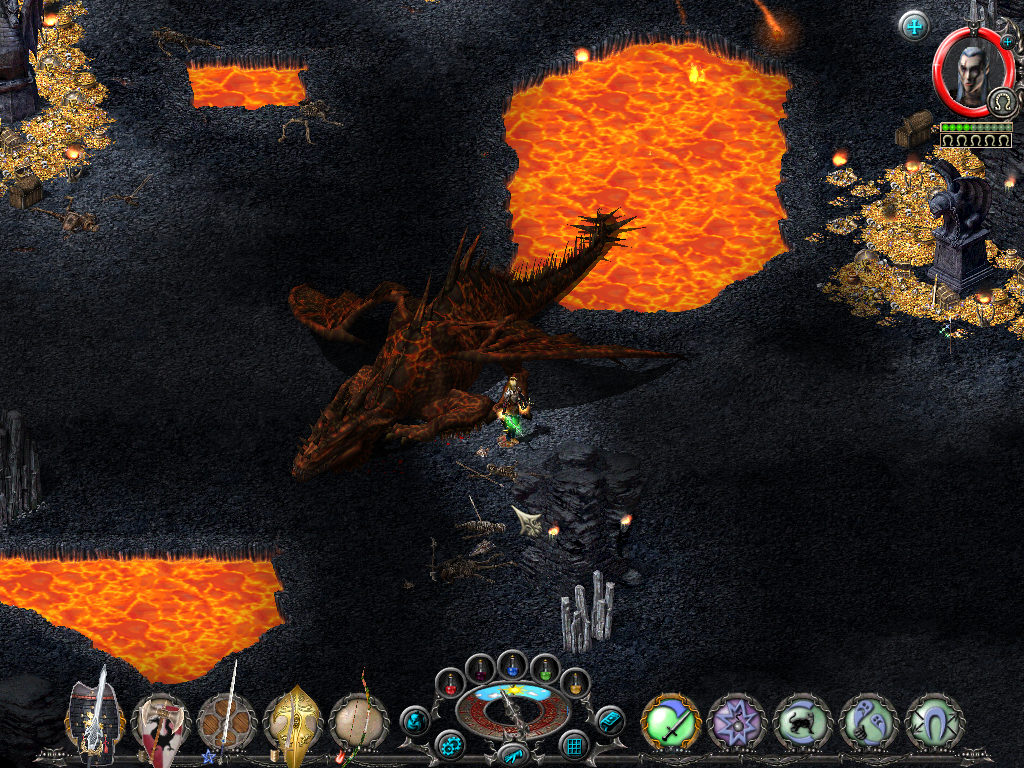The image size is (1024, 768).
Task: Drink the red health potion
Action: [x=451, y=684]
